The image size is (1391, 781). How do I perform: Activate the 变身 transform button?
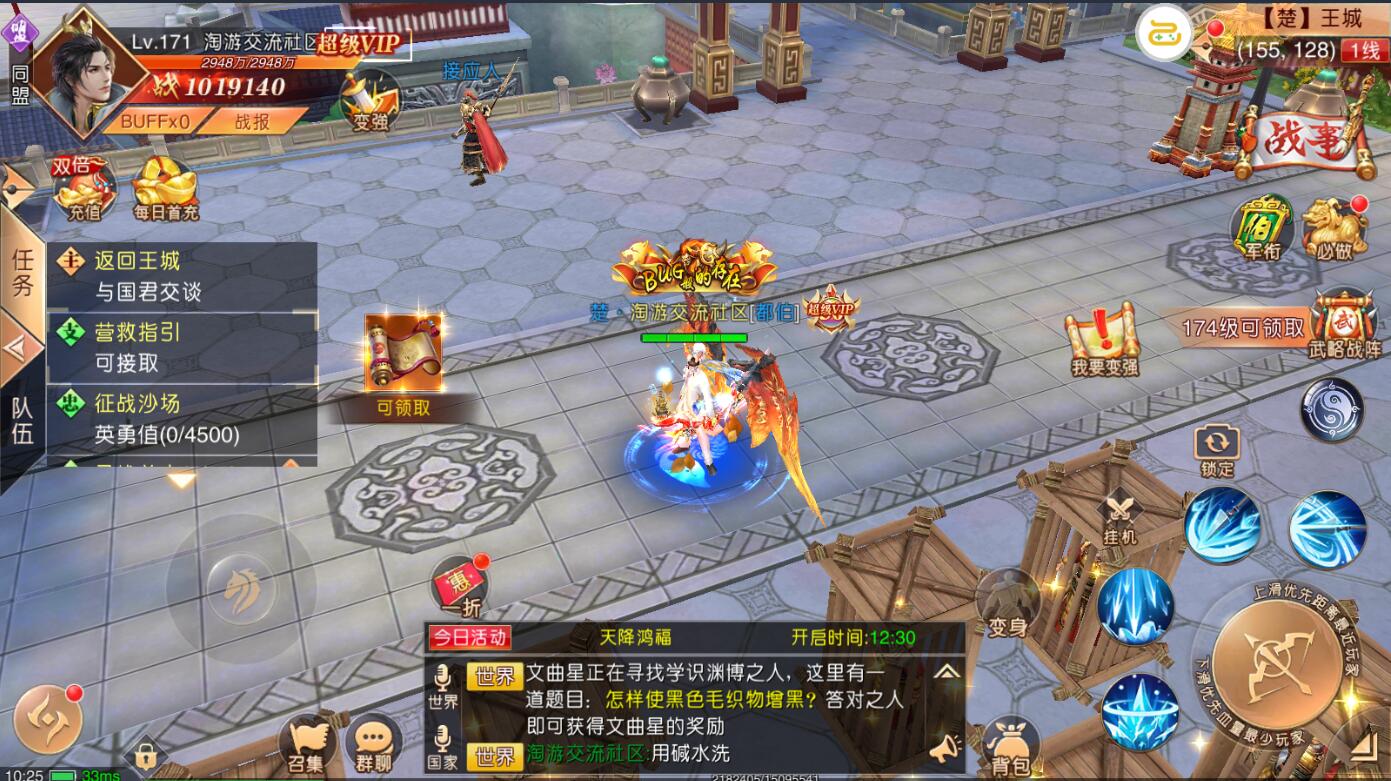[1008, 604]
